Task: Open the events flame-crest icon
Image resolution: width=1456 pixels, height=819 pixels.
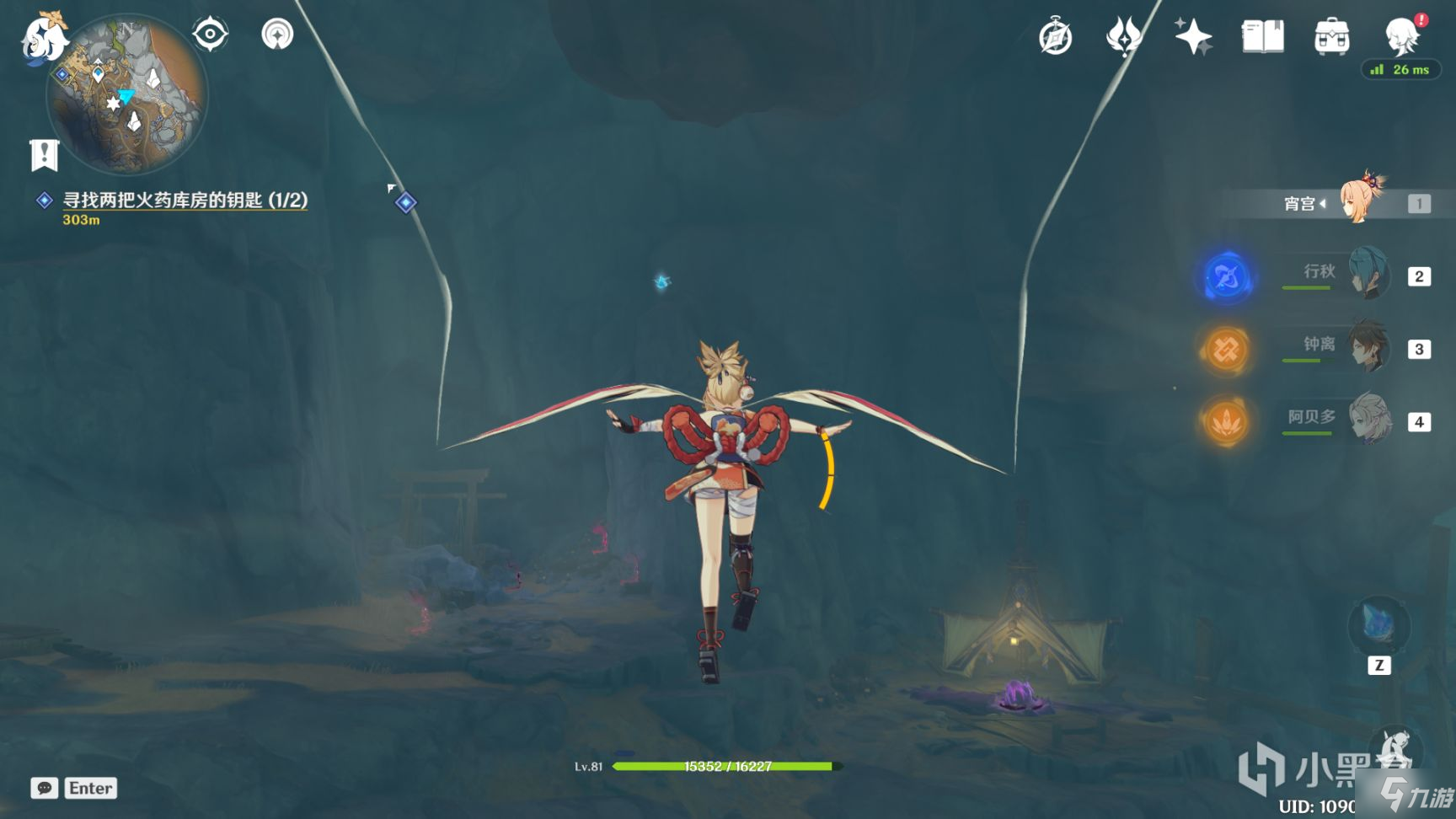Action: [x=1123, y=37]
